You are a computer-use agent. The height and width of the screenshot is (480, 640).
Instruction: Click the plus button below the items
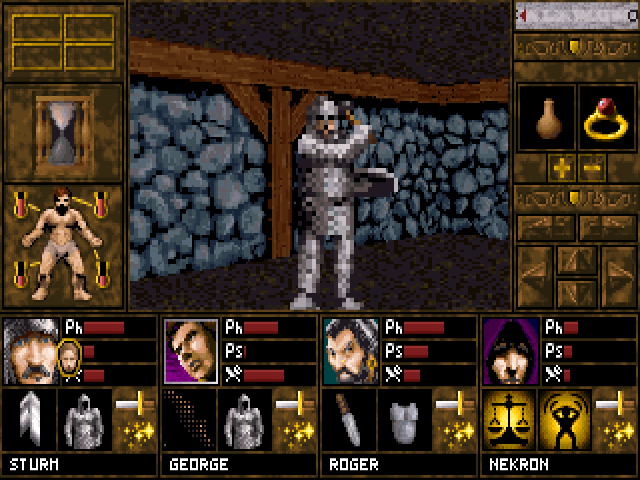561,166
